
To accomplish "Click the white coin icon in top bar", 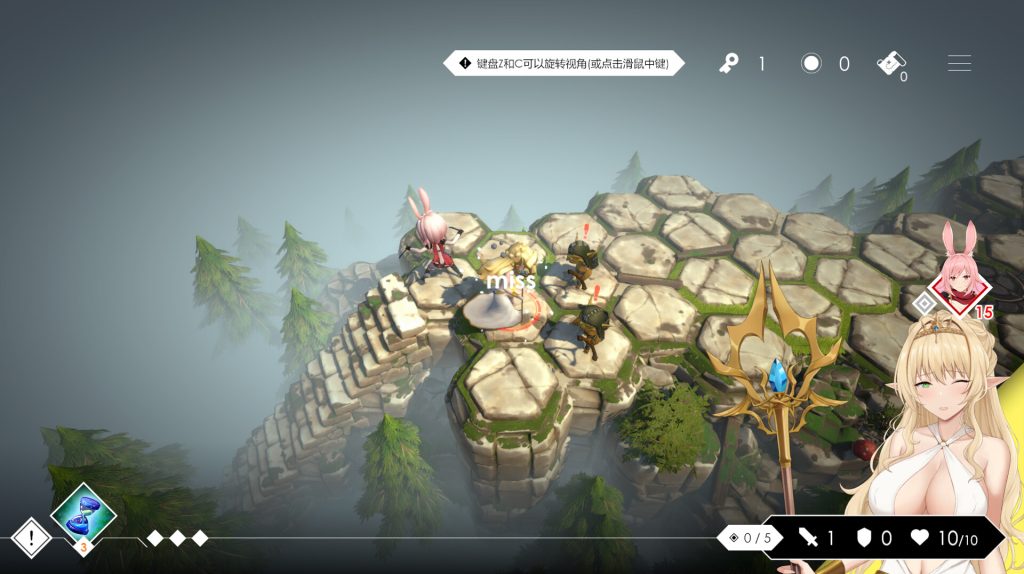I will tap(811, 64).
